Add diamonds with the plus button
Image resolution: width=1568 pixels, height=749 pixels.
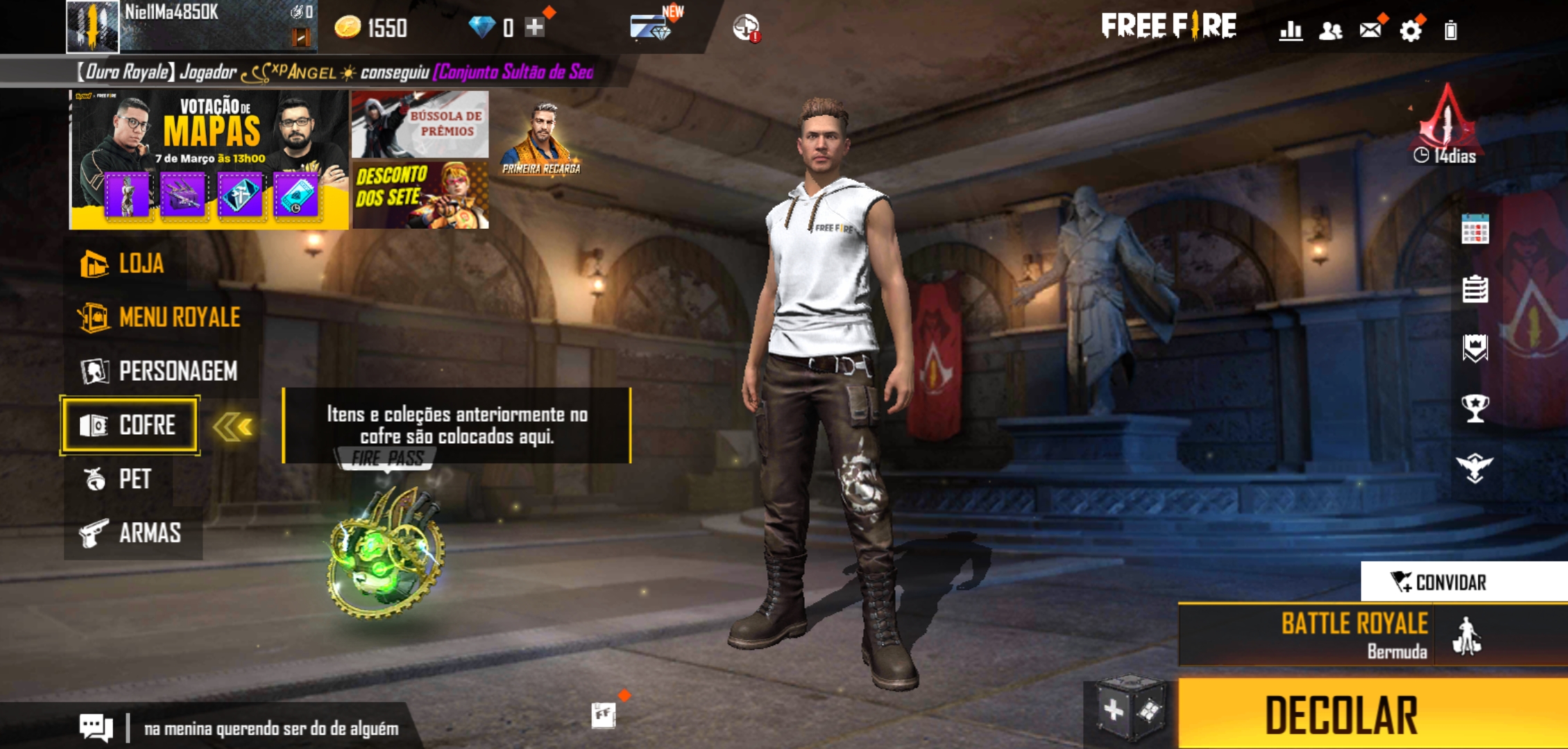(534, 28)
